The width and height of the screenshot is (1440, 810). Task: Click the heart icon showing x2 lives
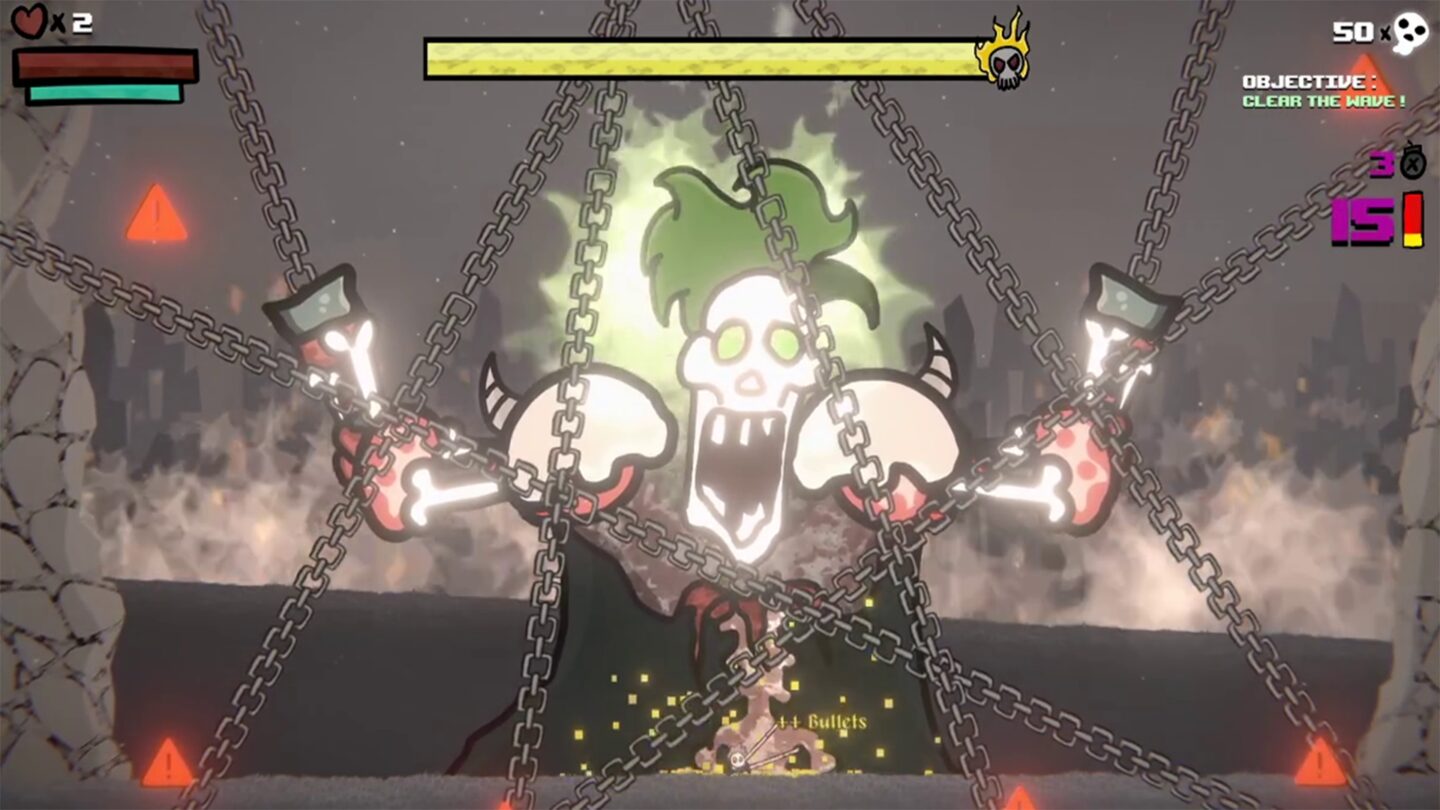(x=30, y=18)
